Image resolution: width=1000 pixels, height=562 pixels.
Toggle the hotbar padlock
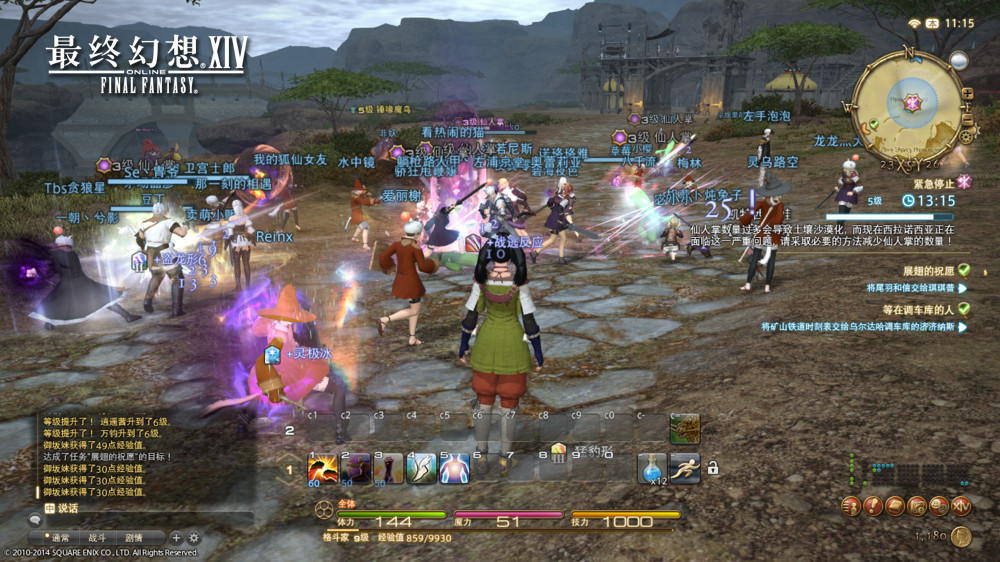[x=713, y=467]
